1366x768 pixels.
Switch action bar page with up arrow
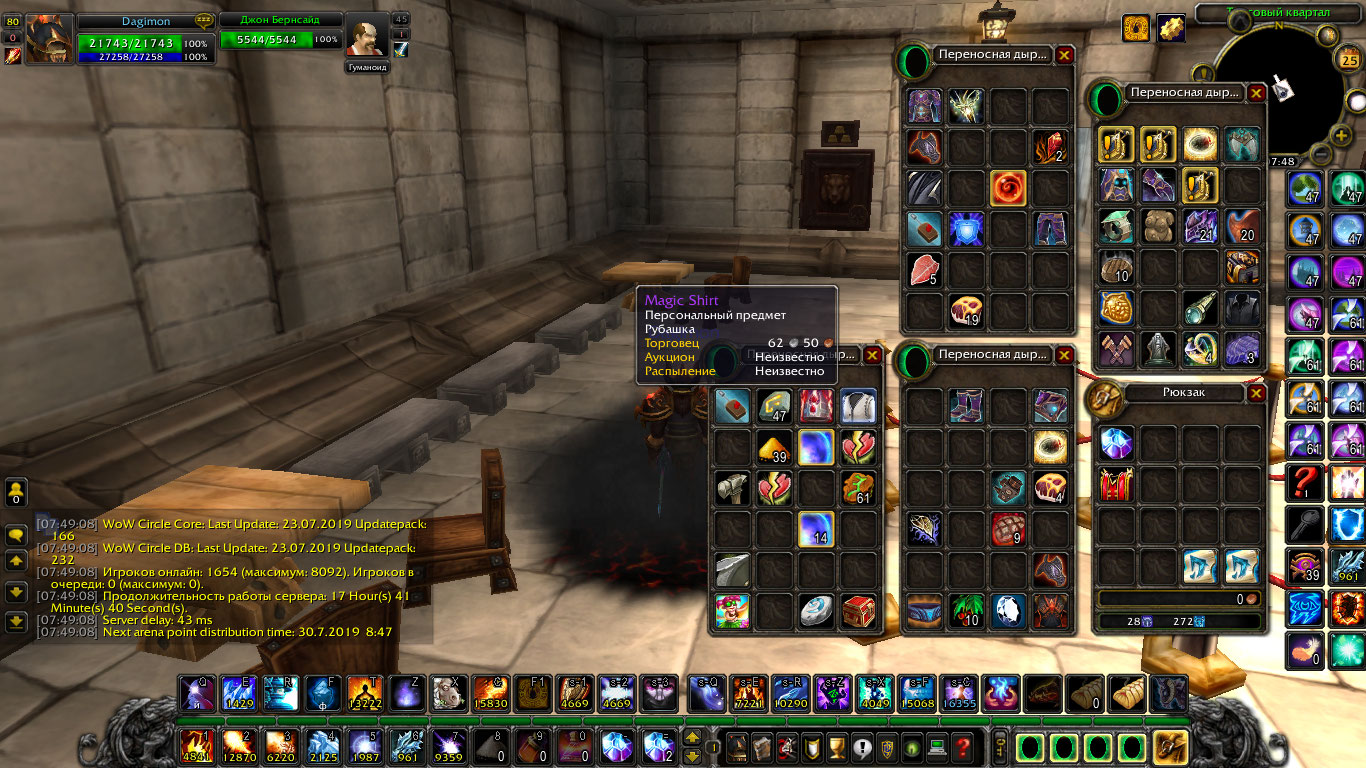tap(691, 738)
